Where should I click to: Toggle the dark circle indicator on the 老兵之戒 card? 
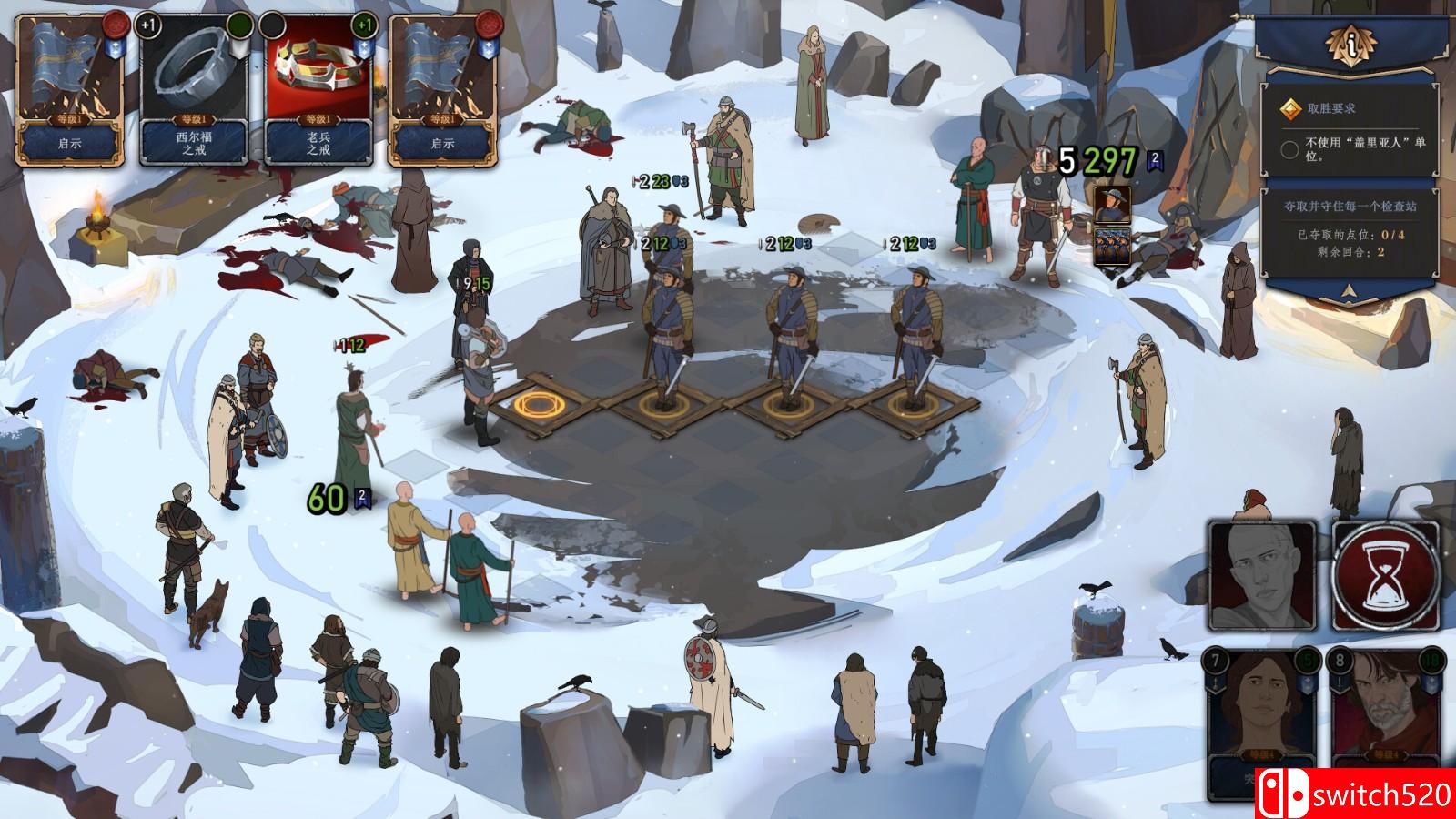(271, 25)
